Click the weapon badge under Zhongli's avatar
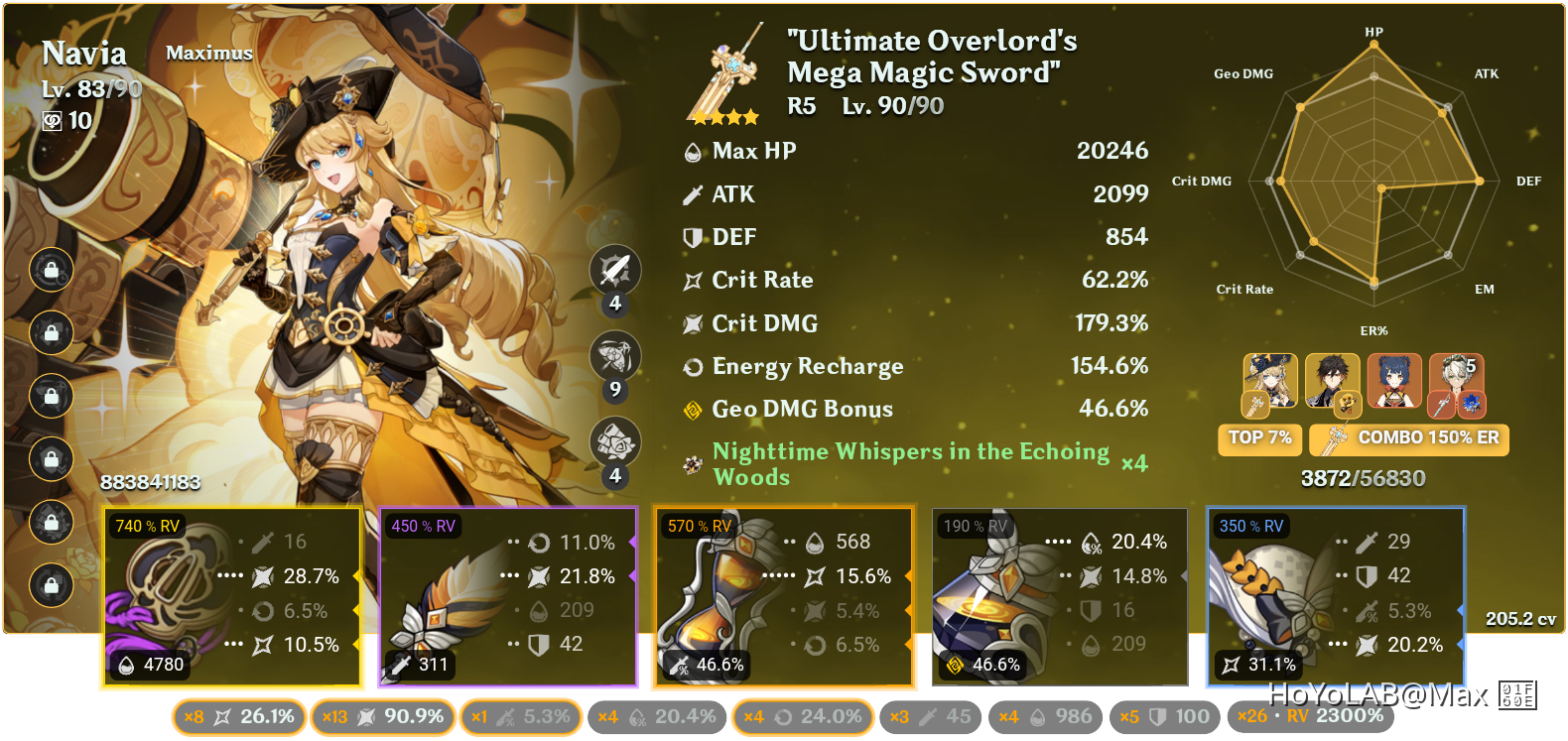 tap(1348, 404)
